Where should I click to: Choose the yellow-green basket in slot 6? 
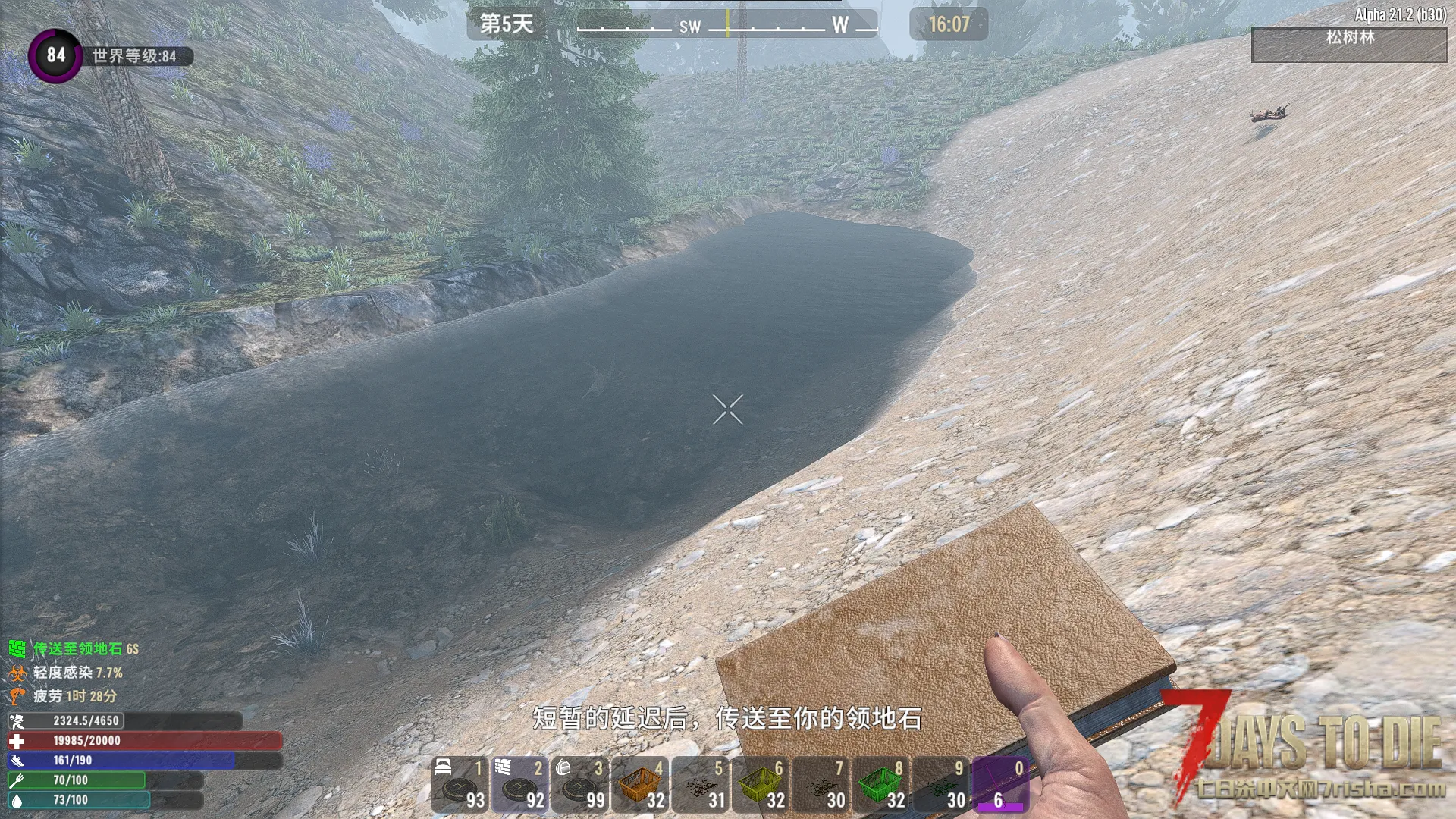[x=761, y=785]
